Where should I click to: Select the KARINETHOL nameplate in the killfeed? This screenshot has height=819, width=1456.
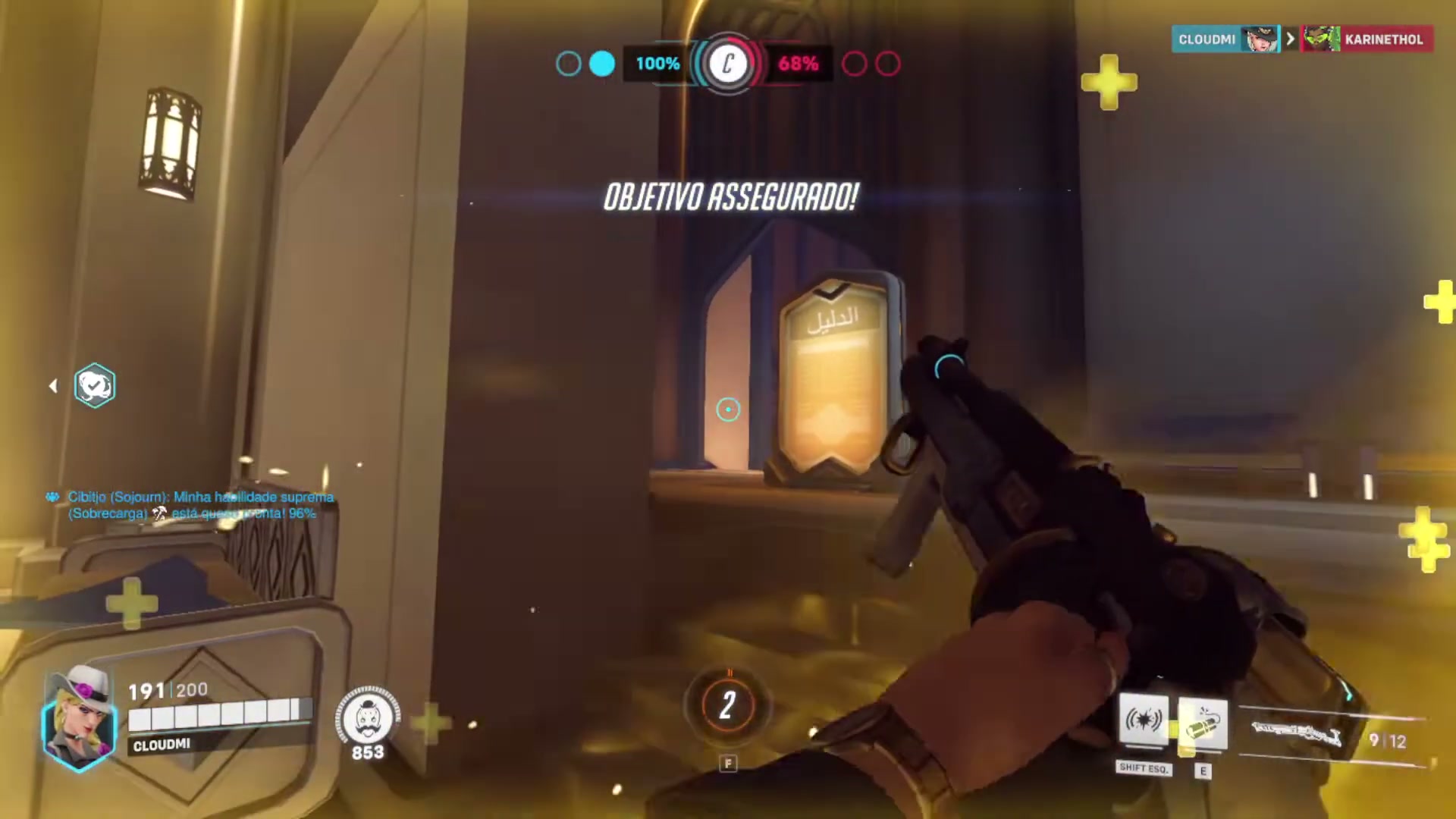(1384, 39)
